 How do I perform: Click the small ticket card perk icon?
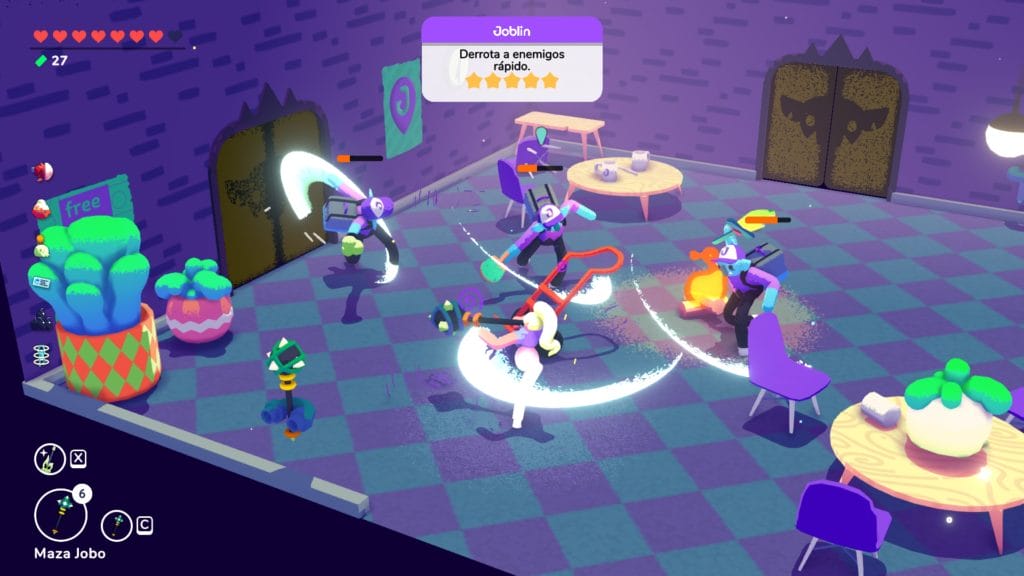41,283
